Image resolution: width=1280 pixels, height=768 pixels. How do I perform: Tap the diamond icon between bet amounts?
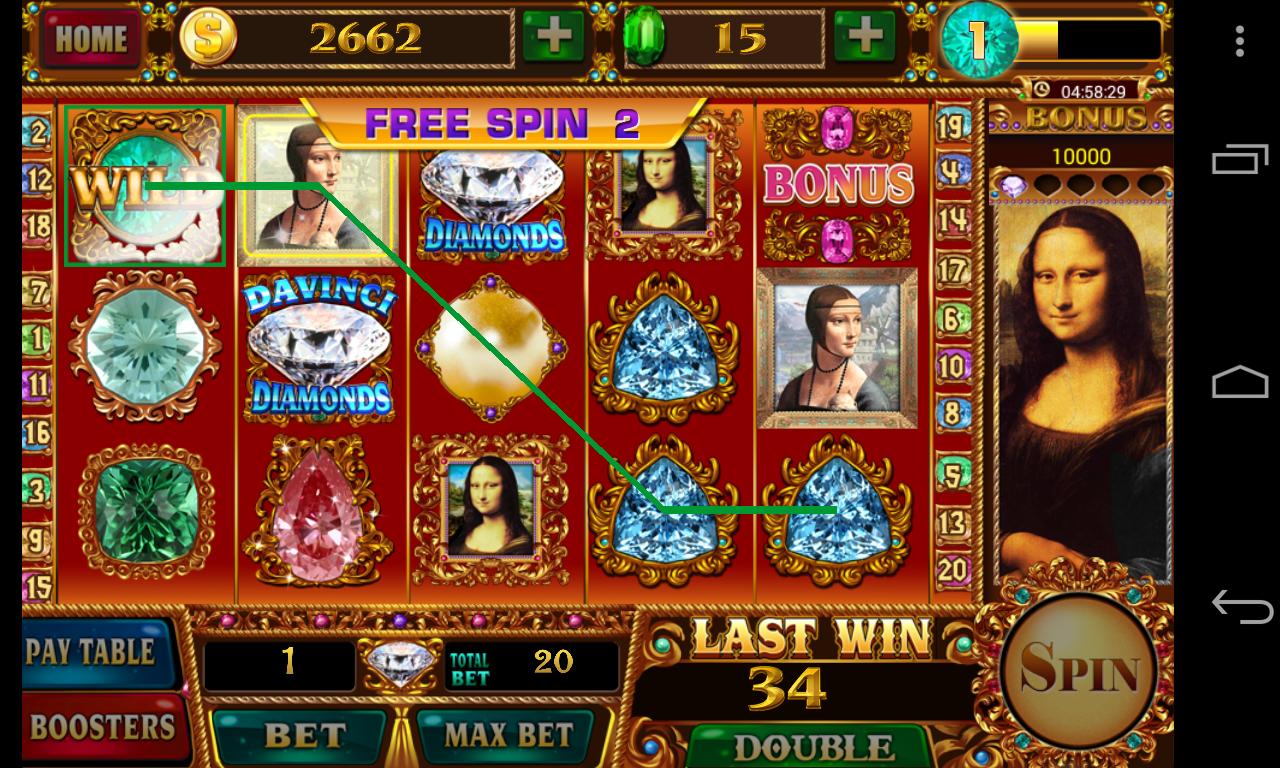point(400,660)
